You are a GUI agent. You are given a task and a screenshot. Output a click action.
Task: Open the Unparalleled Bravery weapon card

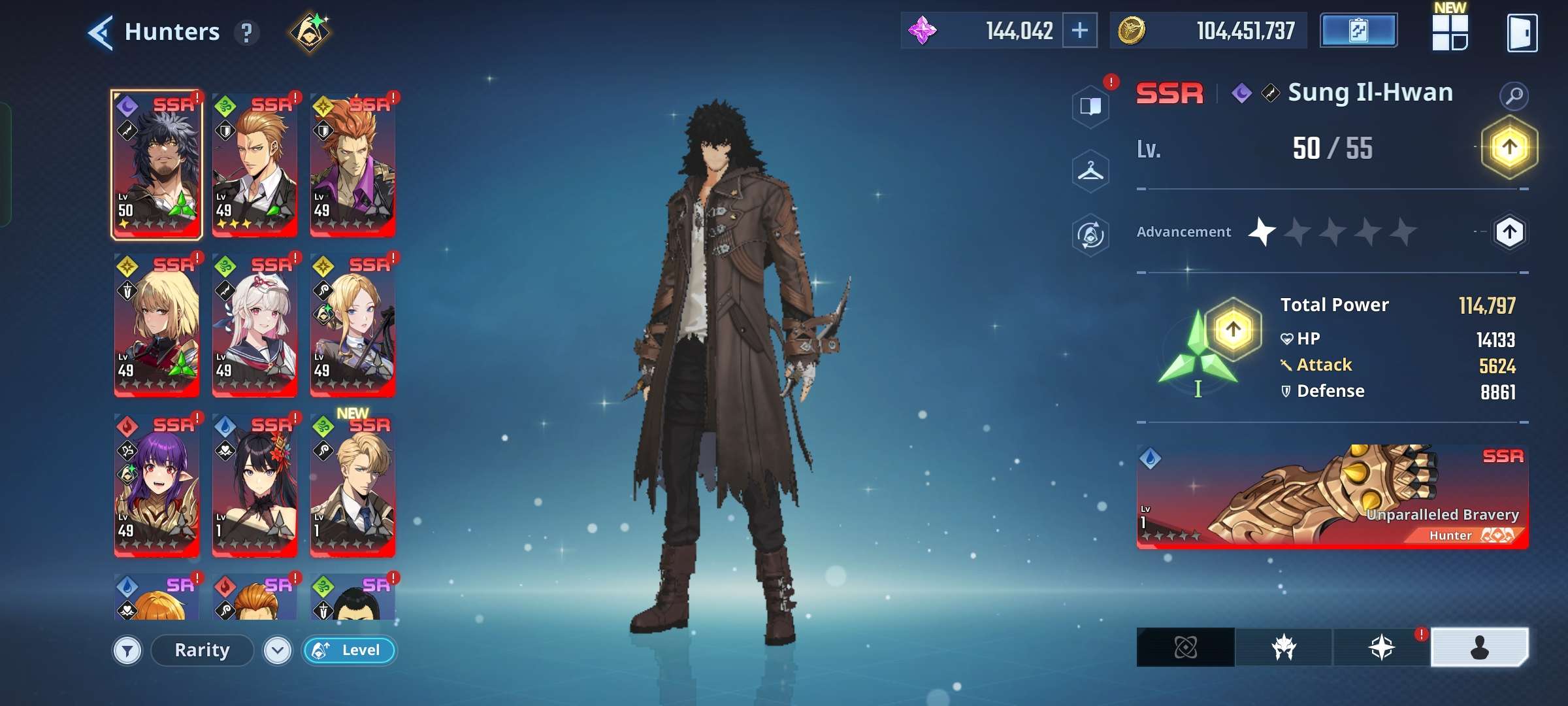pos(1332,497)
